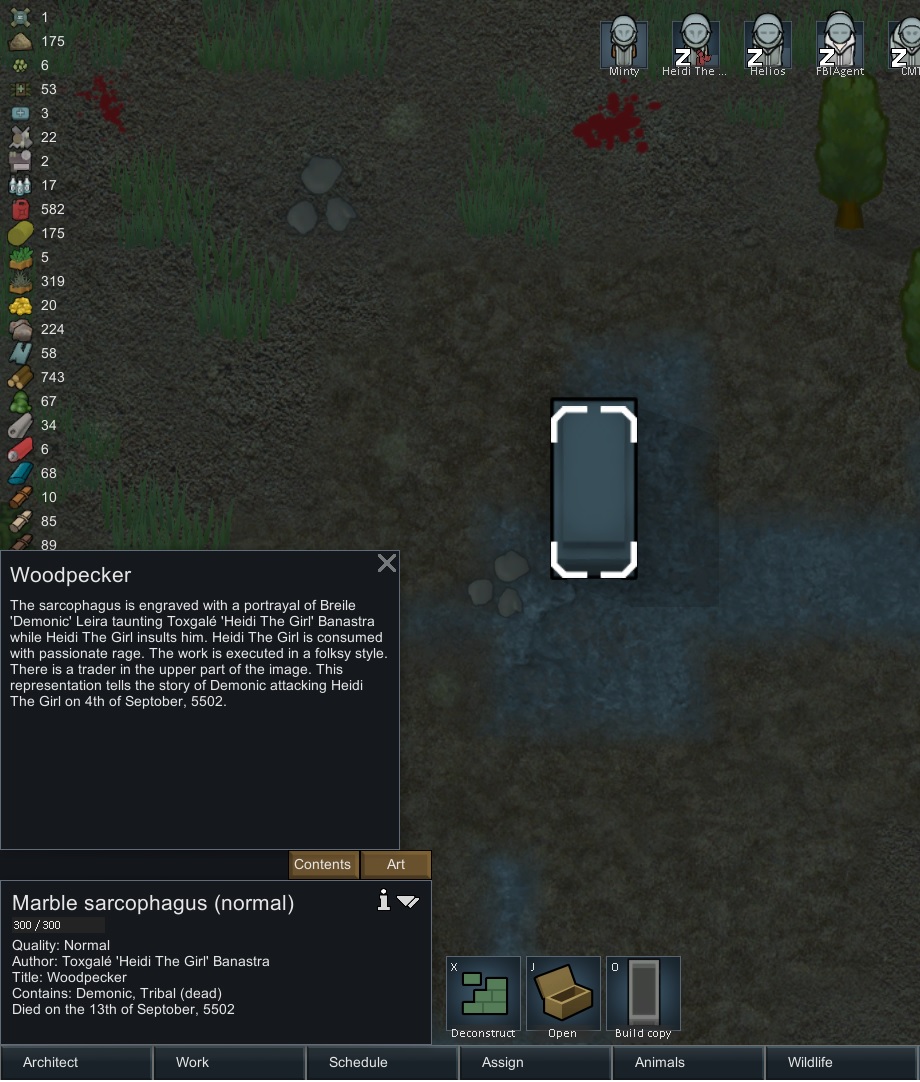The image size is (920, 1082).
Task: Click the gold resource icon
Action: (x=20, y=305)
